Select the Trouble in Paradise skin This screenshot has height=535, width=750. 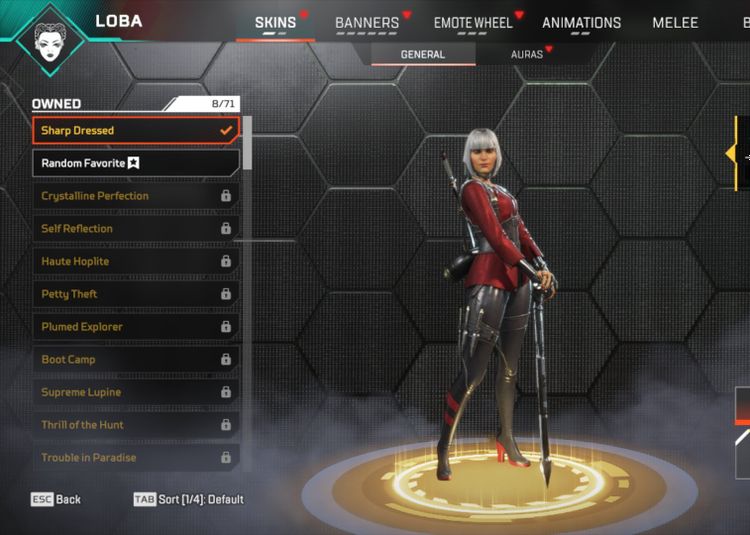point(136,458)
